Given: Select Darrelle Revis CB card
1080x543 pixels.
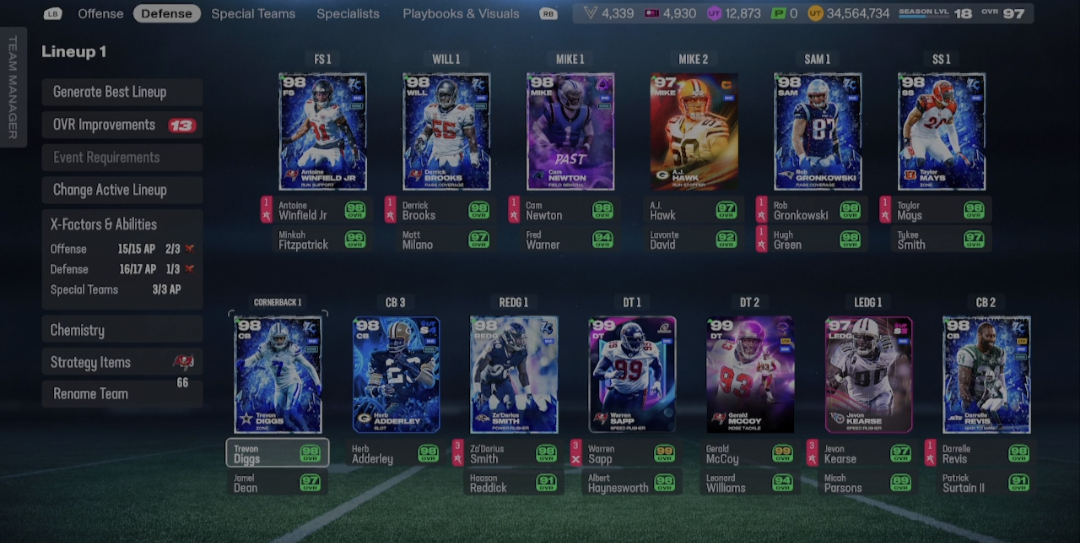Looking at the screenshot, I should coord(985,375).
